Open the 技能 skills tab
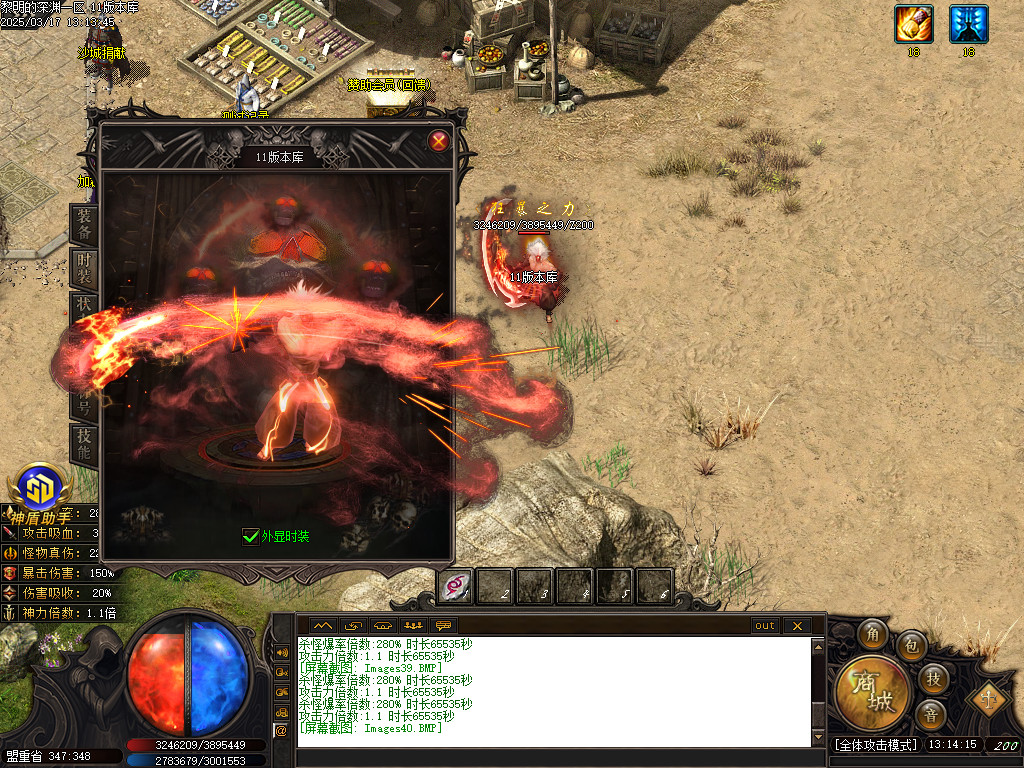The height and width of the screenshot is (768, 1024). click(85, 443)
